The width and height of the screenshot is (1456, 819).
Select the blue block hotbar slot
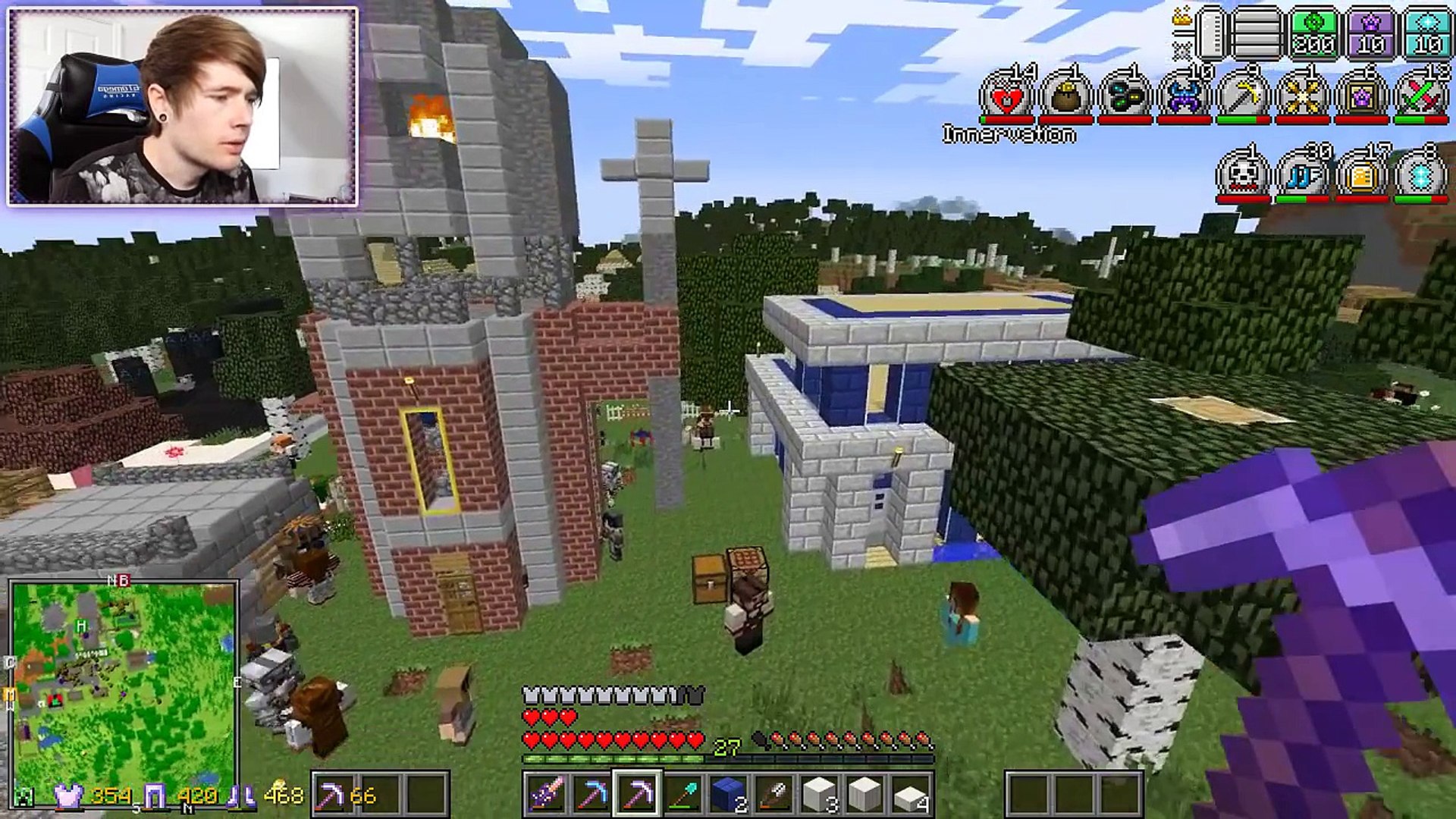[x=728, y=795]
